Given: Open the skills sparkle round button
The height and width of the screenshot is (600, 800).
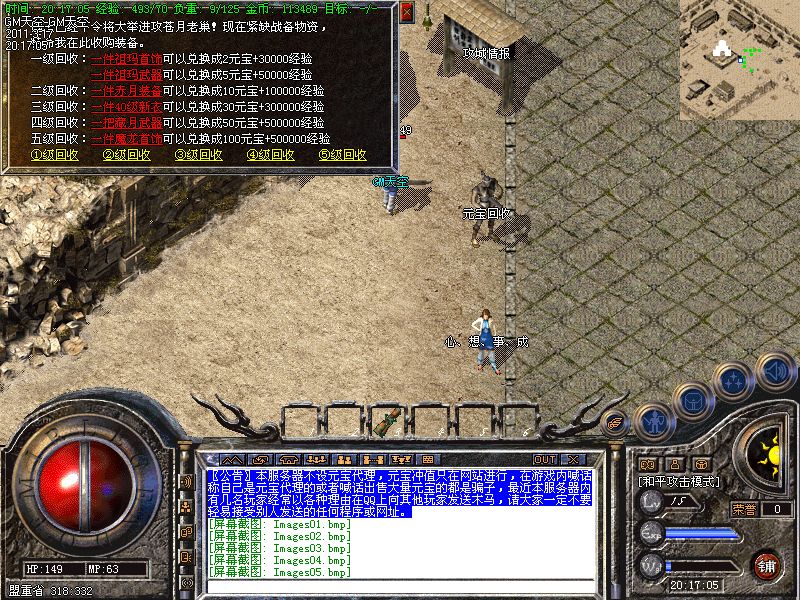Looking at the screenshot, I should point(735,380).
